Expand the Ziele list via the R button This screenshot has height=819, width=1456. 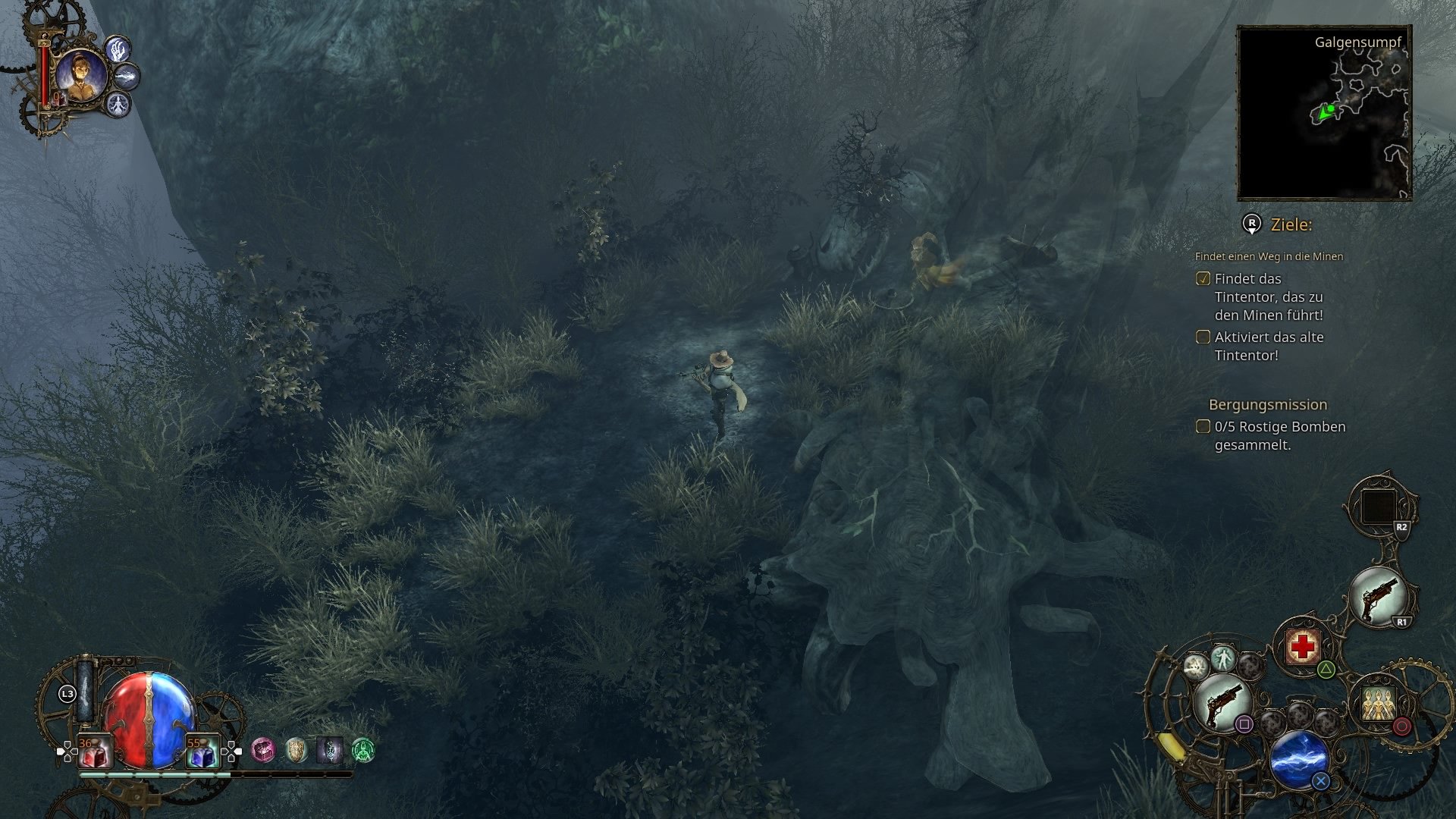[1251, 224]
